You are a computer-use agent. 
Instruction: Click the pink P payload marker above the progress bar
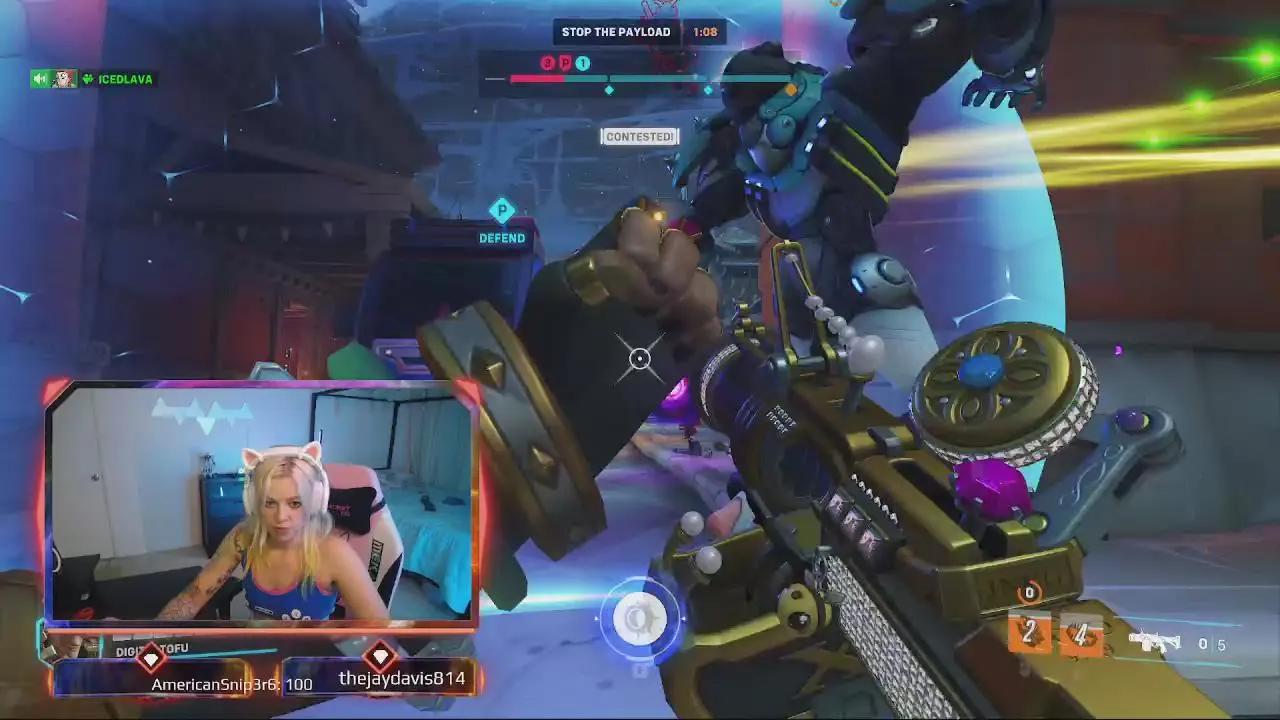point(567,62)
